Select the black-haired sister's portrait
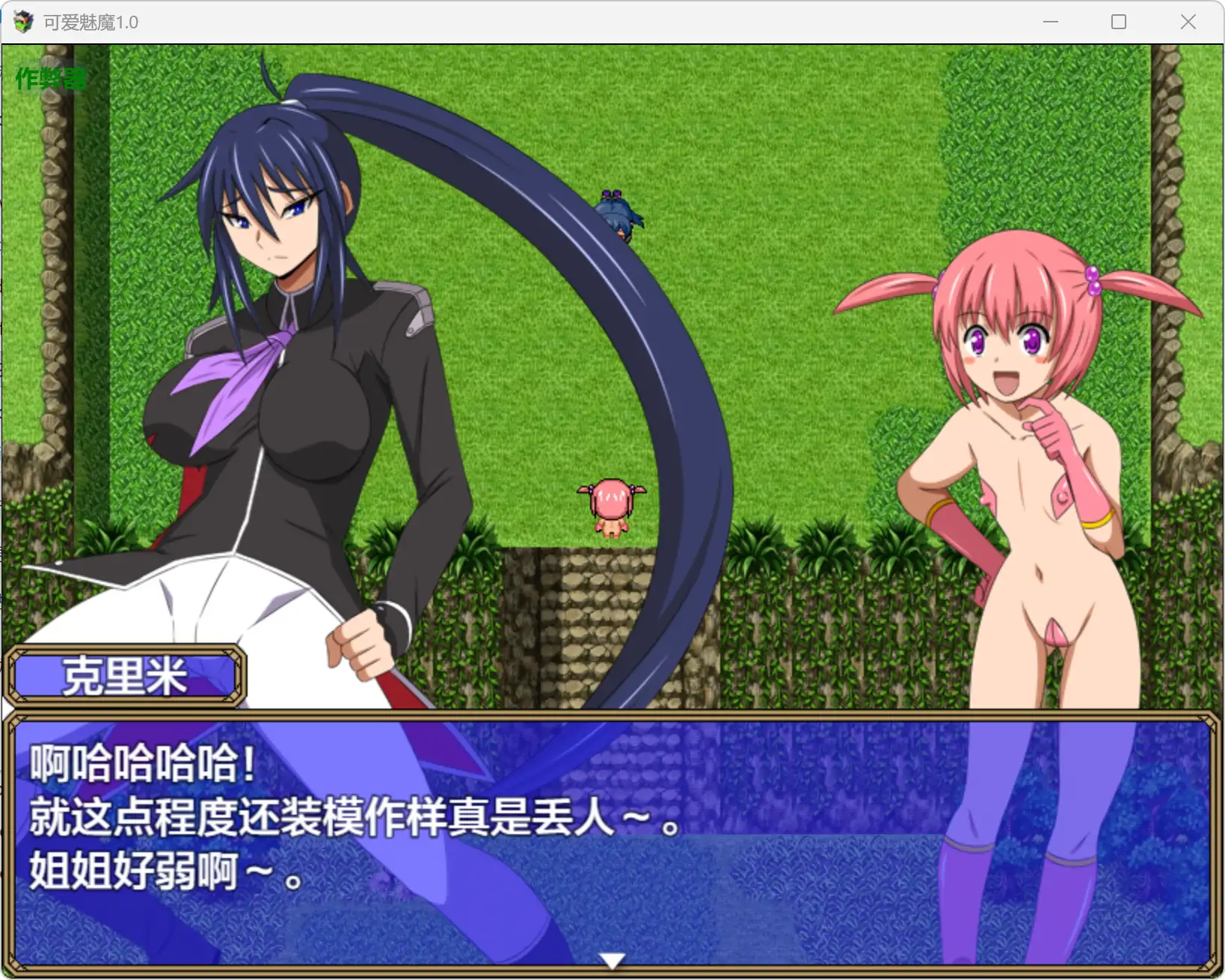The image size is (1225, 980). [269, 224]
